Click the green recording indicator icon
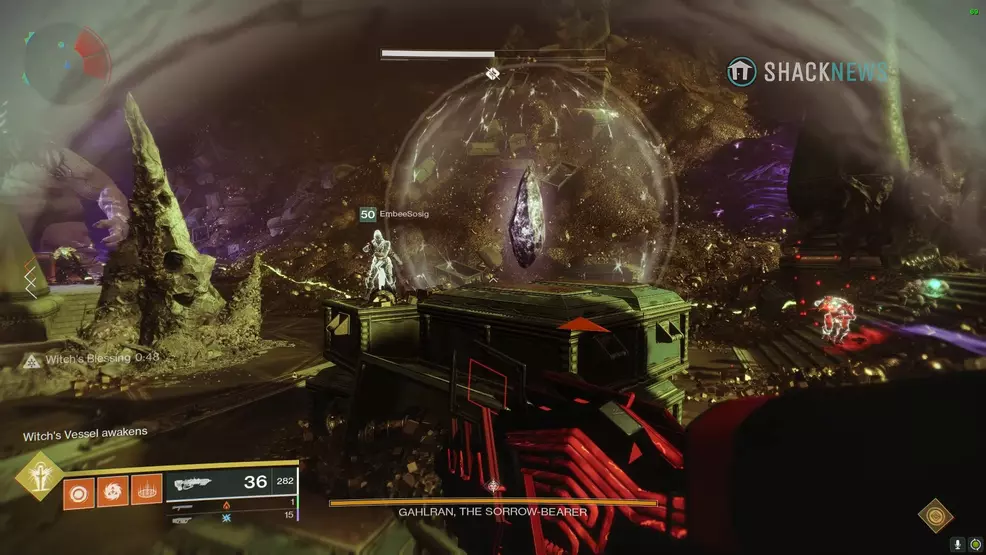Image resolution: width=986 pixels, height=555 pixels. [x=975, y=544]
